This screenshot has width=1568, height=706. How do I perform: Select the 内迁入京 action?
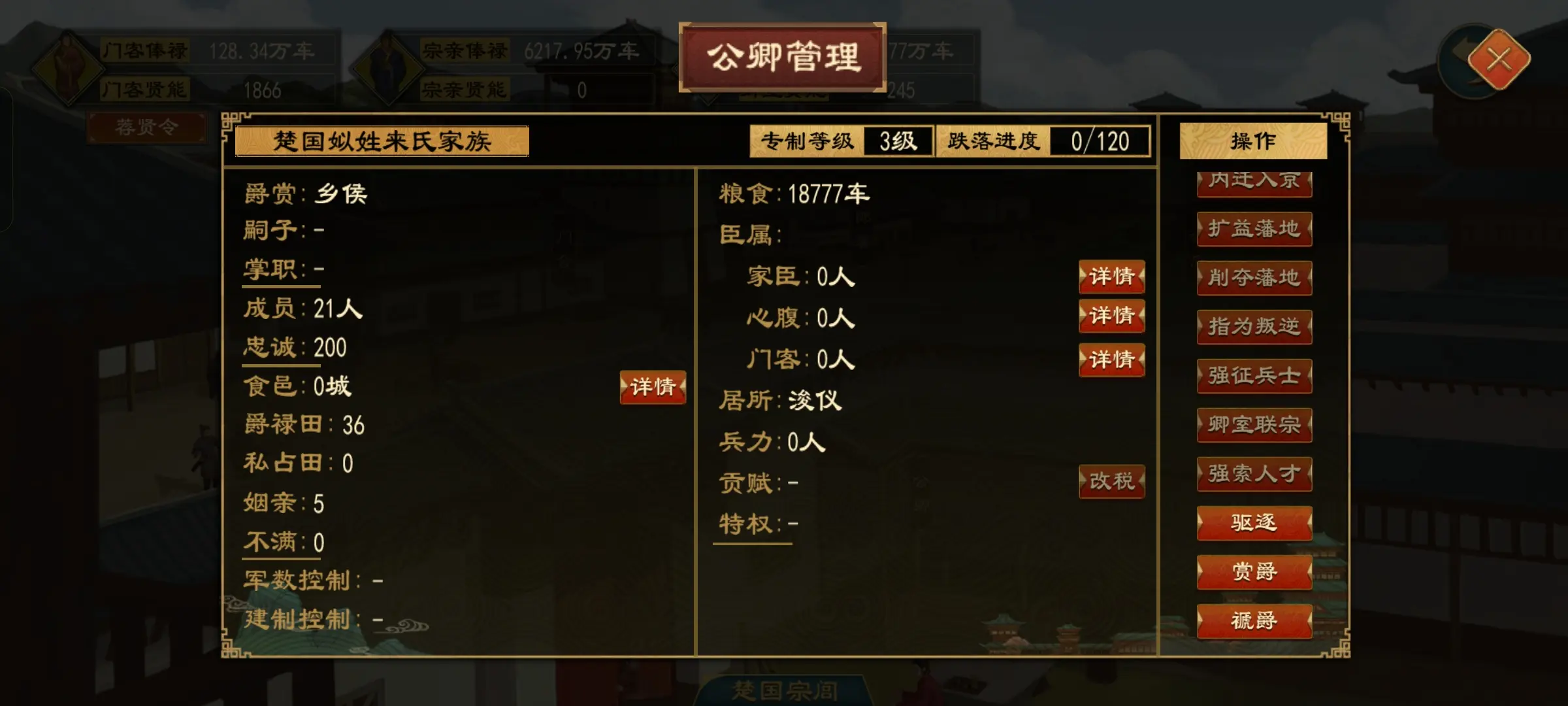pyautogui.click(x=1254, y=181)
